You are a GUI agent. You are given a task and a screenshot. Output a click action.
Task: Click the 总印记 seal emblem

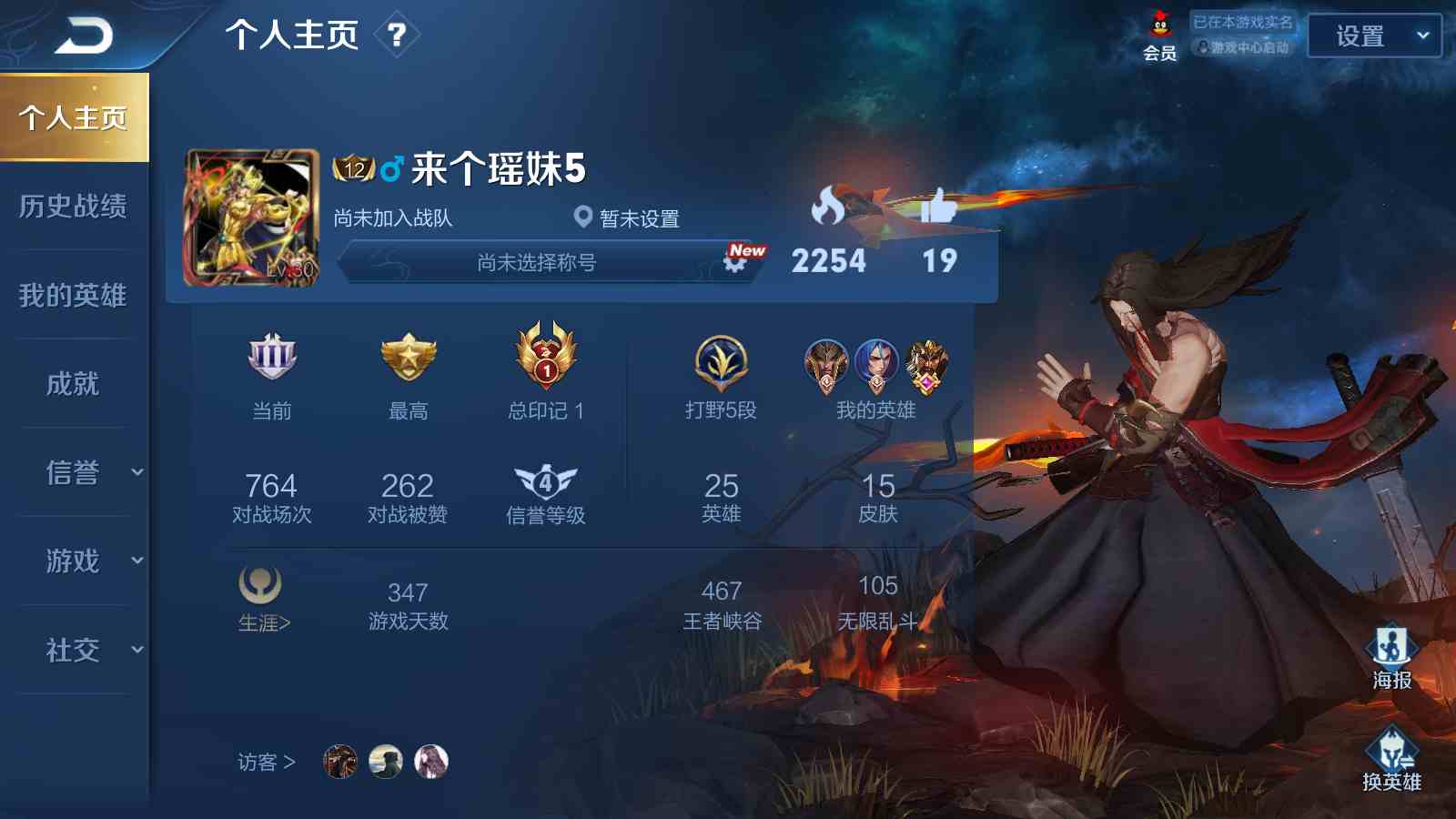(x=543, y=358)
